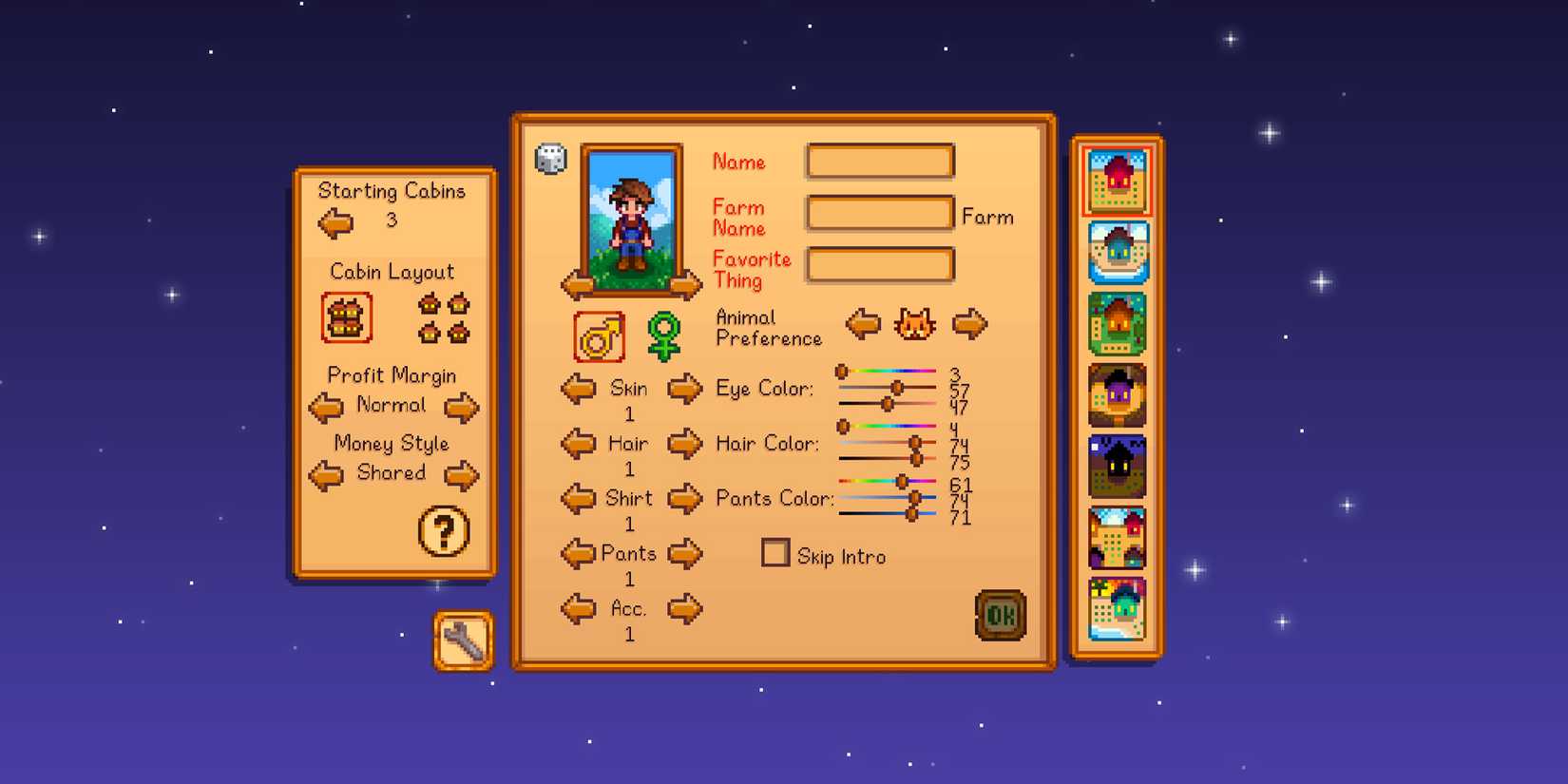Switch to the separate cabins layout
This screenshot has height=784, width=1568.
click(444, 318)
